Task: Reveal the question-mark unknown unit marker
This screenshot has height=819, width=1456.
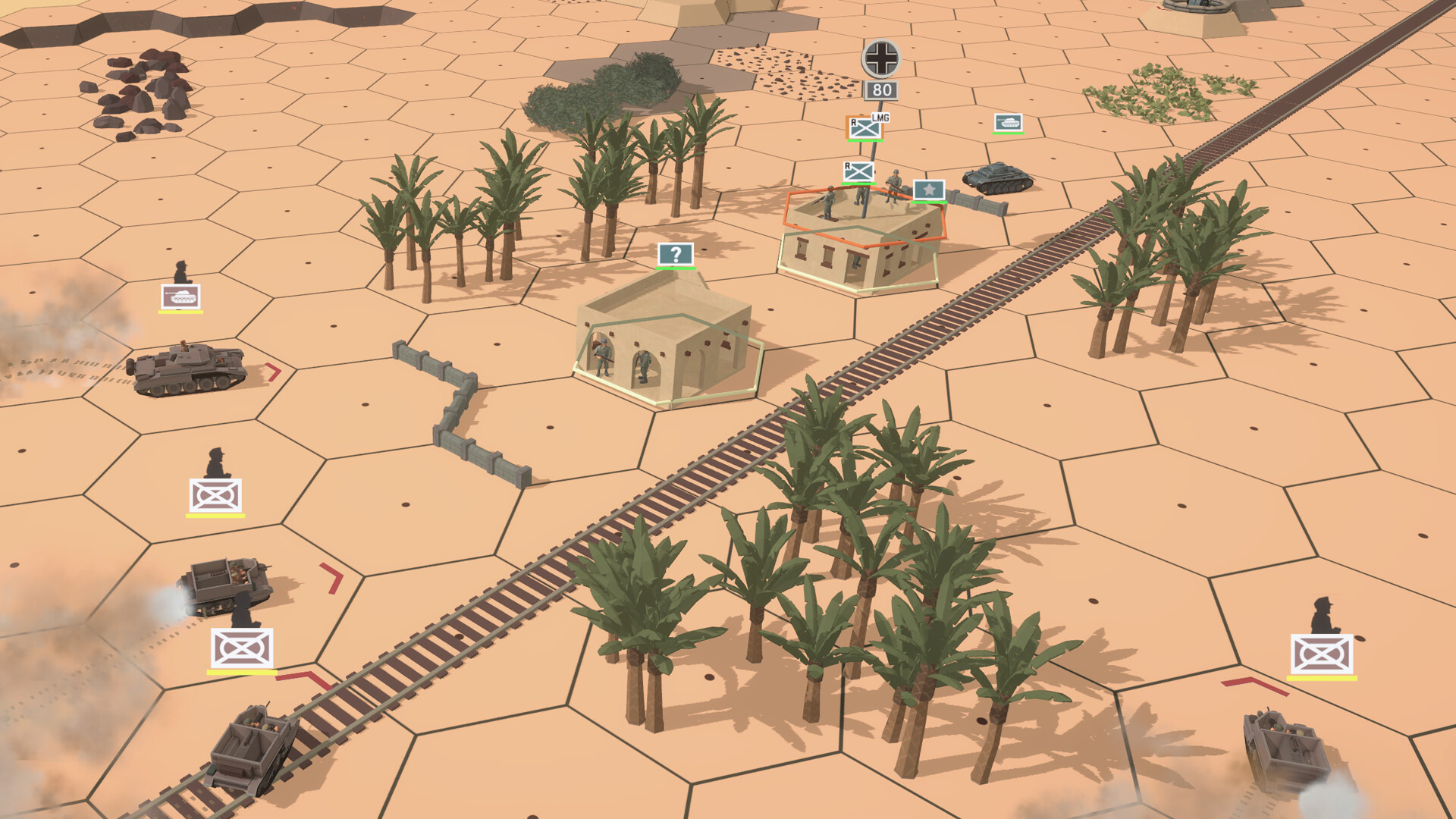Action: pos(675,254)
